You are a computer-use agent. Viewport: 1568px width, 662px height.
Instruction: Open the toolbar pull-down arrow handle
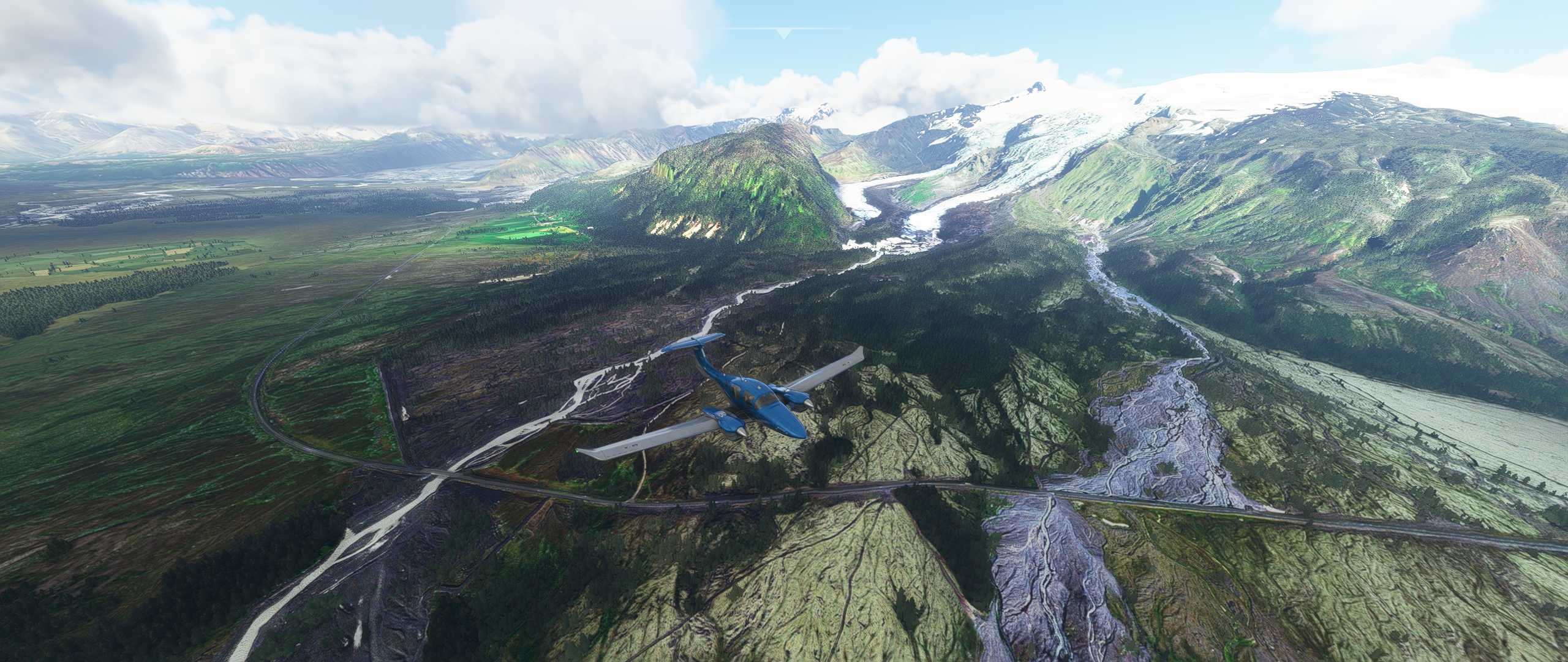pos(783,33)
